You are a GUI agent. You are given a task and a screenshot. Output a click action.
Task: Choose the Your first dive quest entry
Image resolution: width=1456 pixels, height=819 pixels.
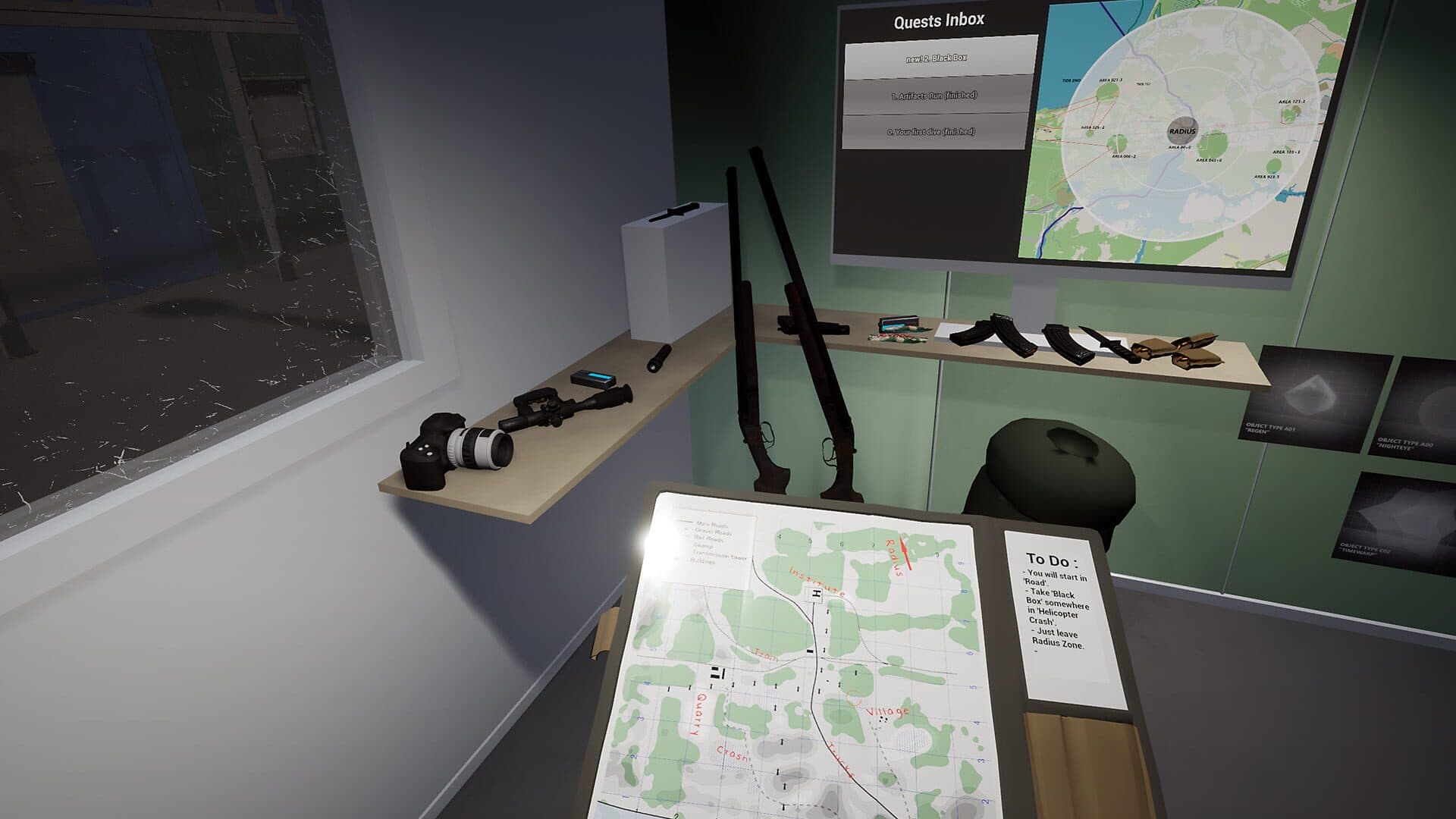tap(931, 132)
